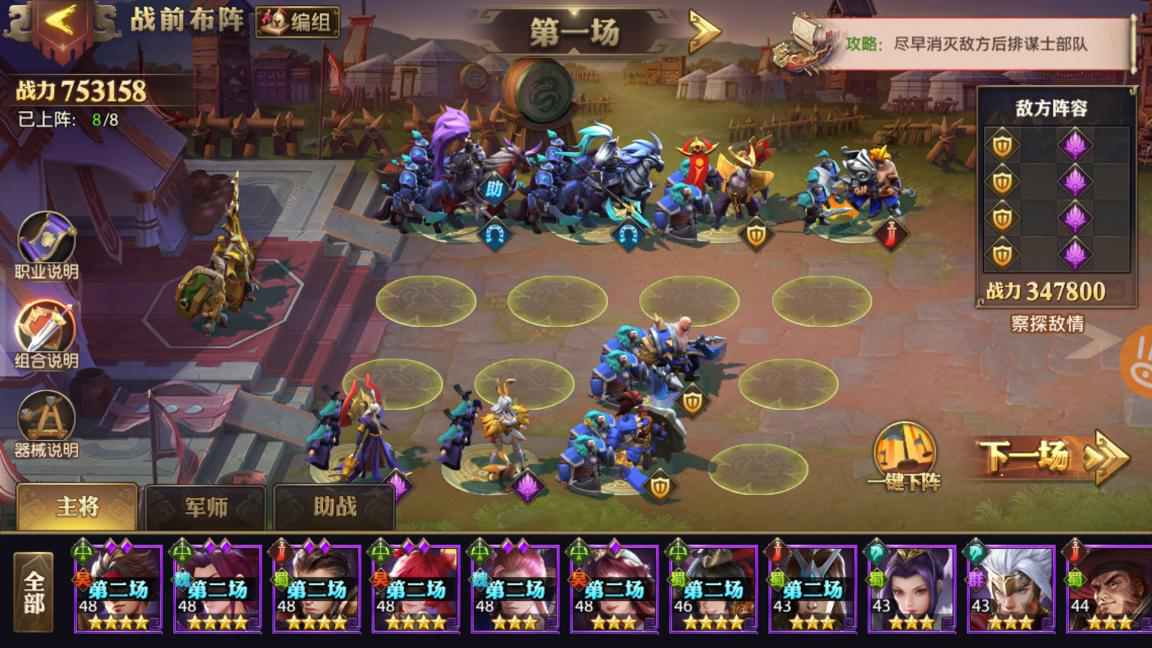Choose the purple-haired female level 43 hero card
The image size is (1152, 648).
point(911,589)
